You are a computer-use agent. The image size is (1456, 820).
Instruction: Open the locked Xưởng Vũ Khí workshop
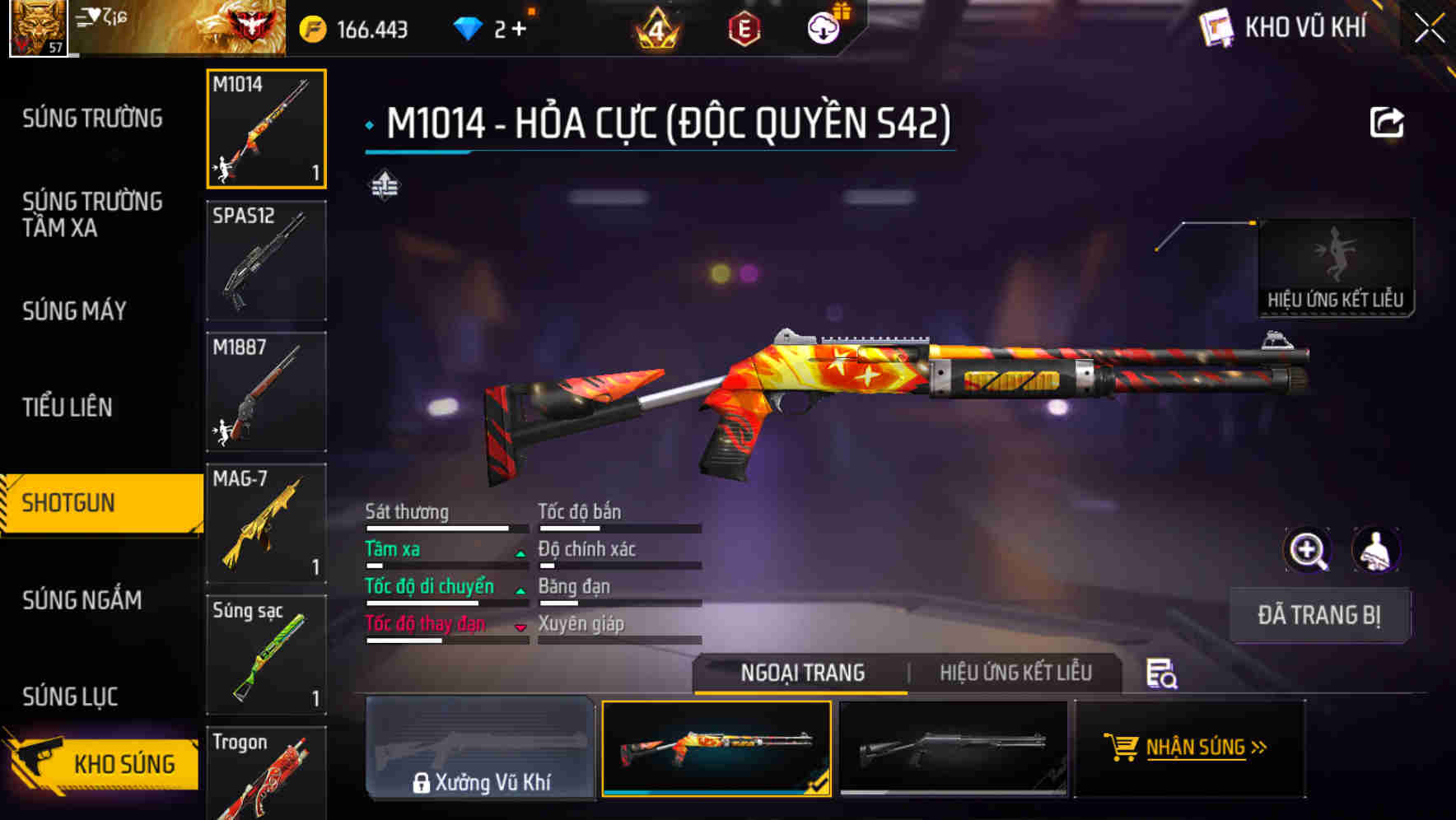tap(481, 748)
